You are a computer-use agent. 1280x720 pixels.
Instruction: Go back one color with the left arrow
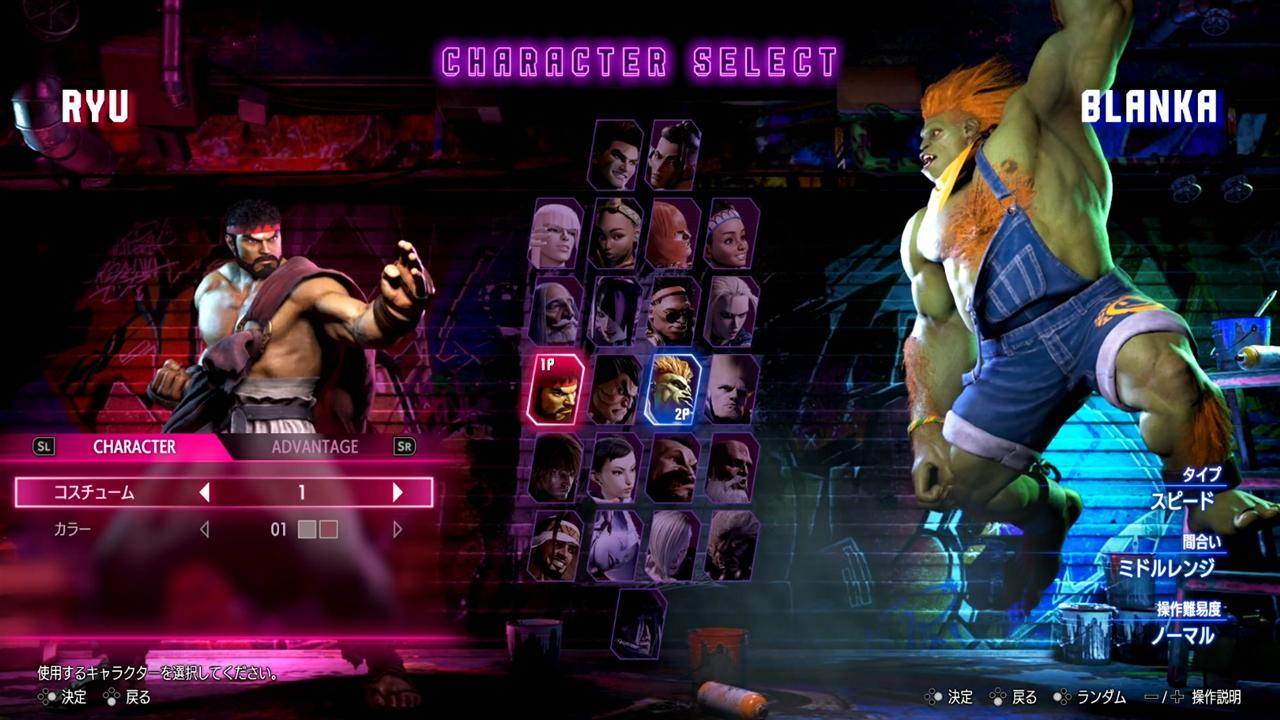[205, 529]
